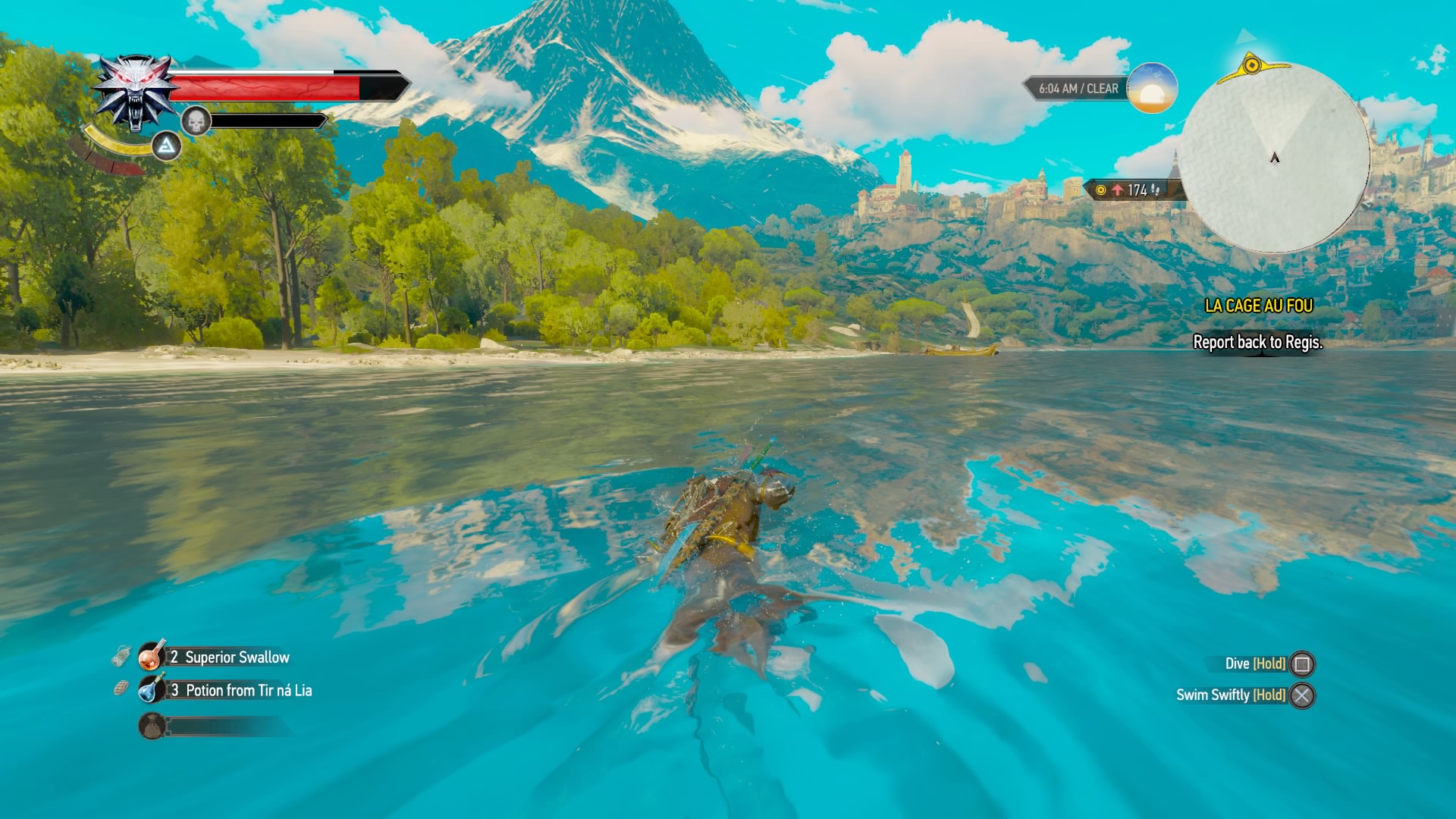Select the active sign icon
Viewport: 1456px width, 819px height.
(x=166, y=146)
